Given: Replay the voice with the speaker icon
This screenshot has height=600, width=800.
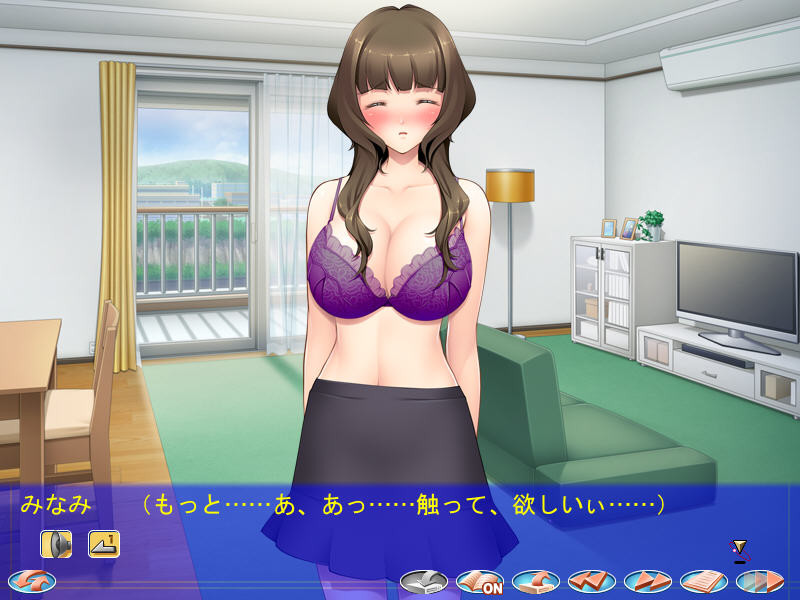Looking at the screenshot, I should pos(56,544).
